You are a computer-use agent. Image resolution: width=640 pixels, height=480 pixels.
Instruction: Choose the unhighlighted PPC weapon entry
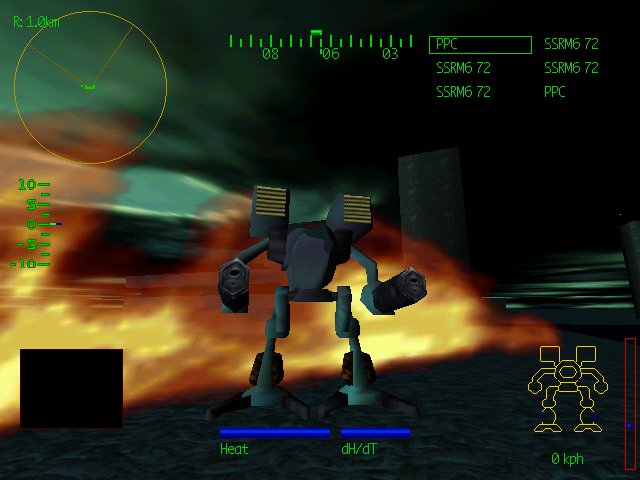555,92
